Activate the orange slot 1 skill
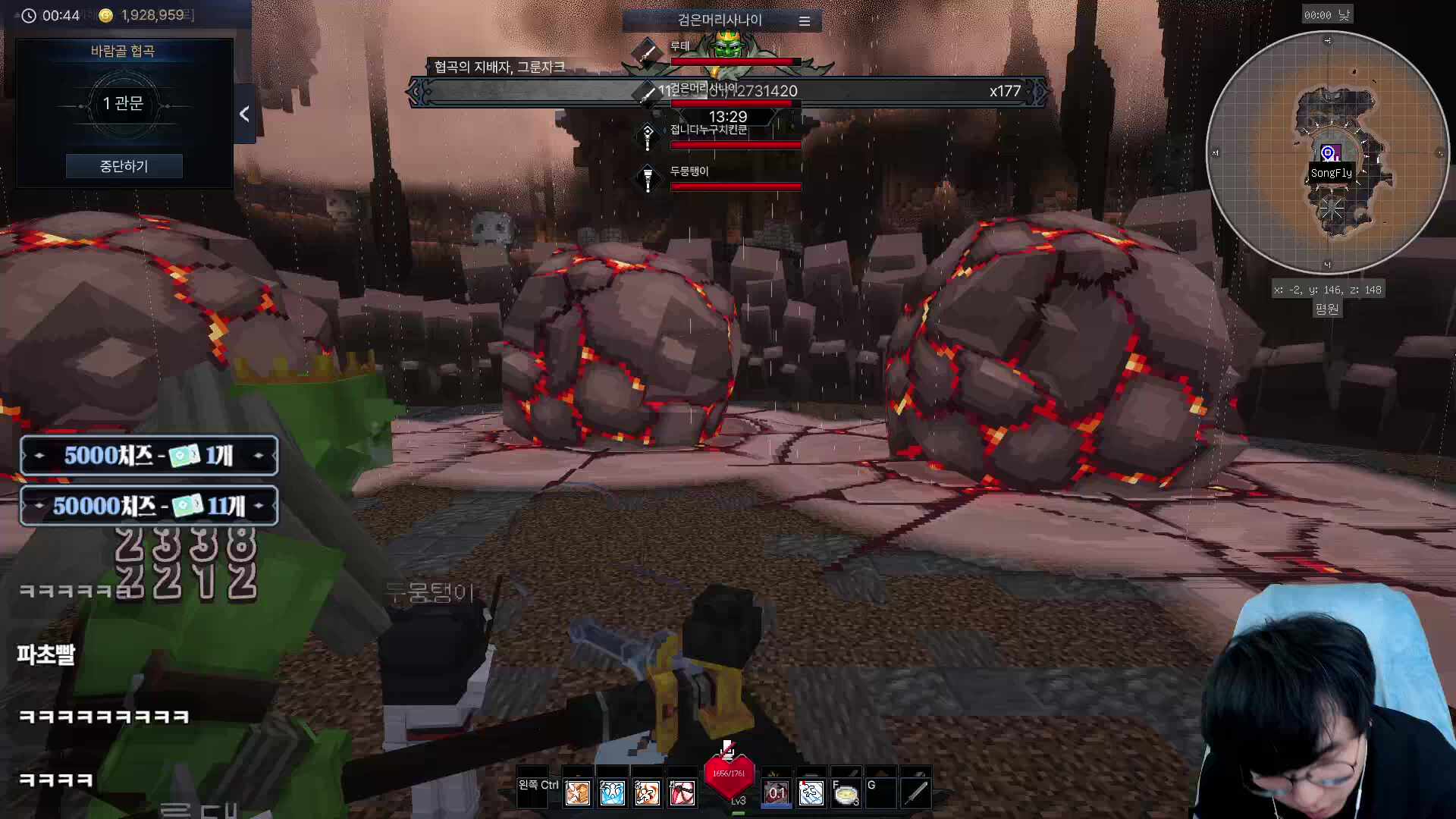The width and height of the screenshot is (1456, 819). pos(577,793)
